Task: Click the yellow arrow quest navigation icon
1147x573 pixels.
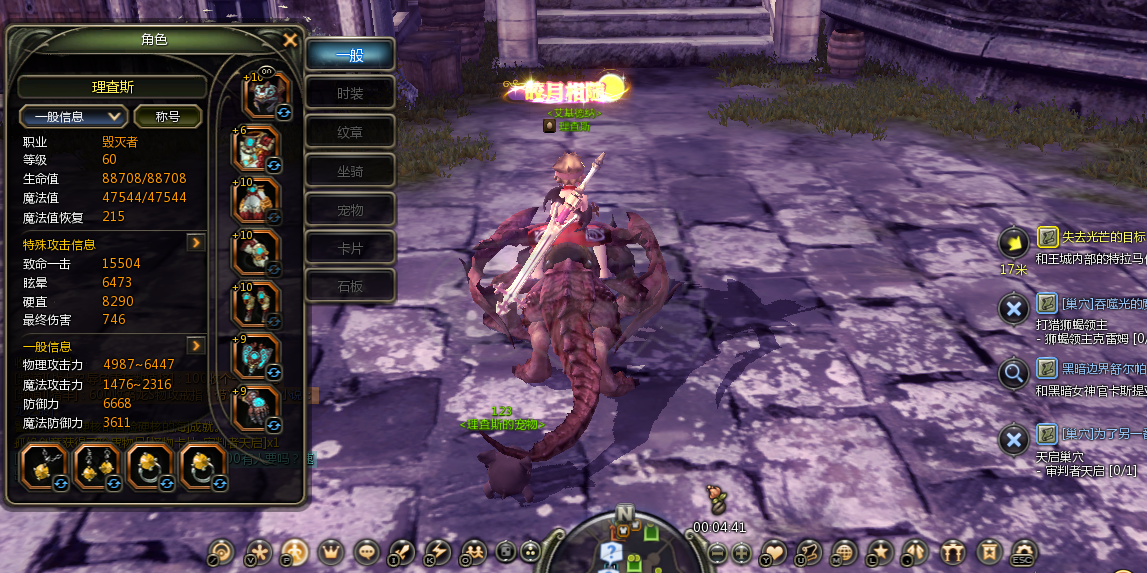Action: pyautogui.click(x=1013, y=242)
